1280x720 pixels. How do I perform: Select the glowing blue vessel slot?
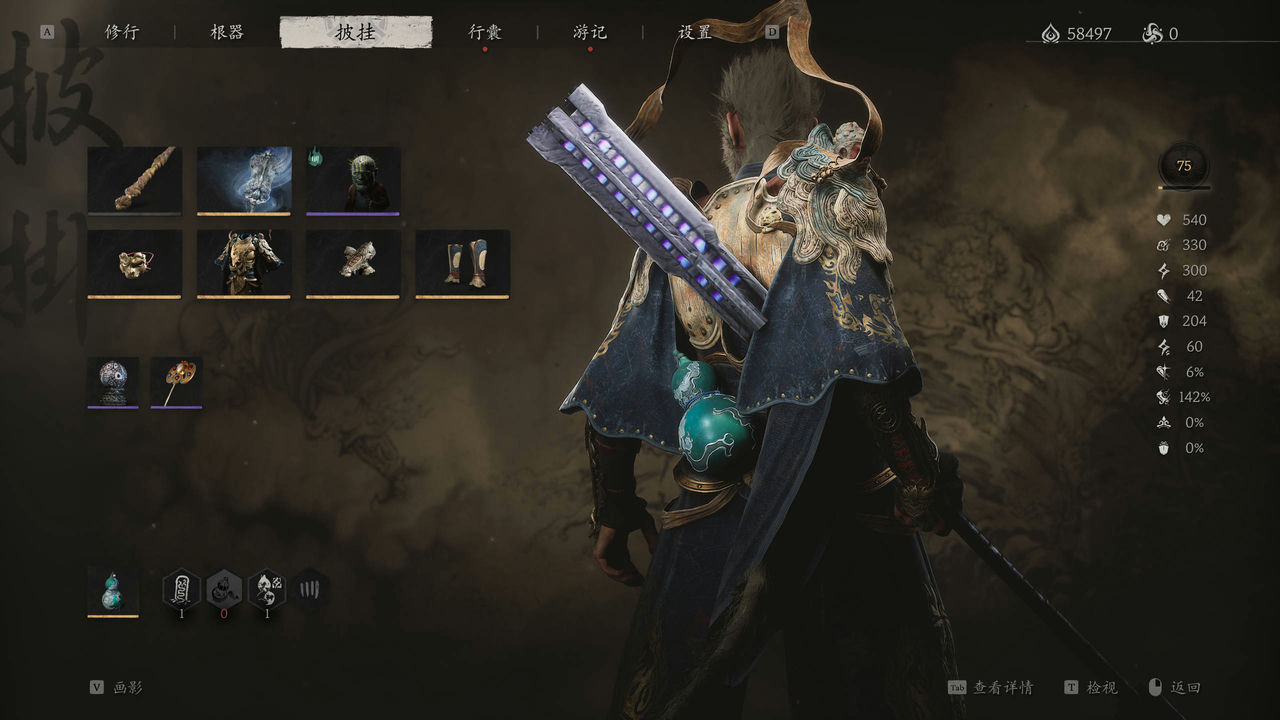point(244,180)
